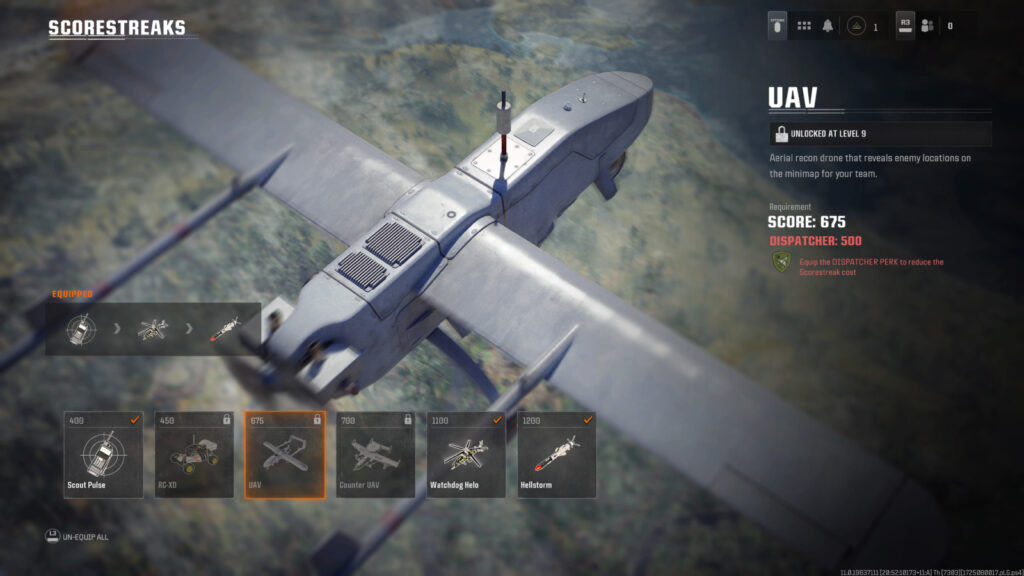Select the highlighted UAV scorestreak tile
This screenshot has height=576, width=1024.
285,455
